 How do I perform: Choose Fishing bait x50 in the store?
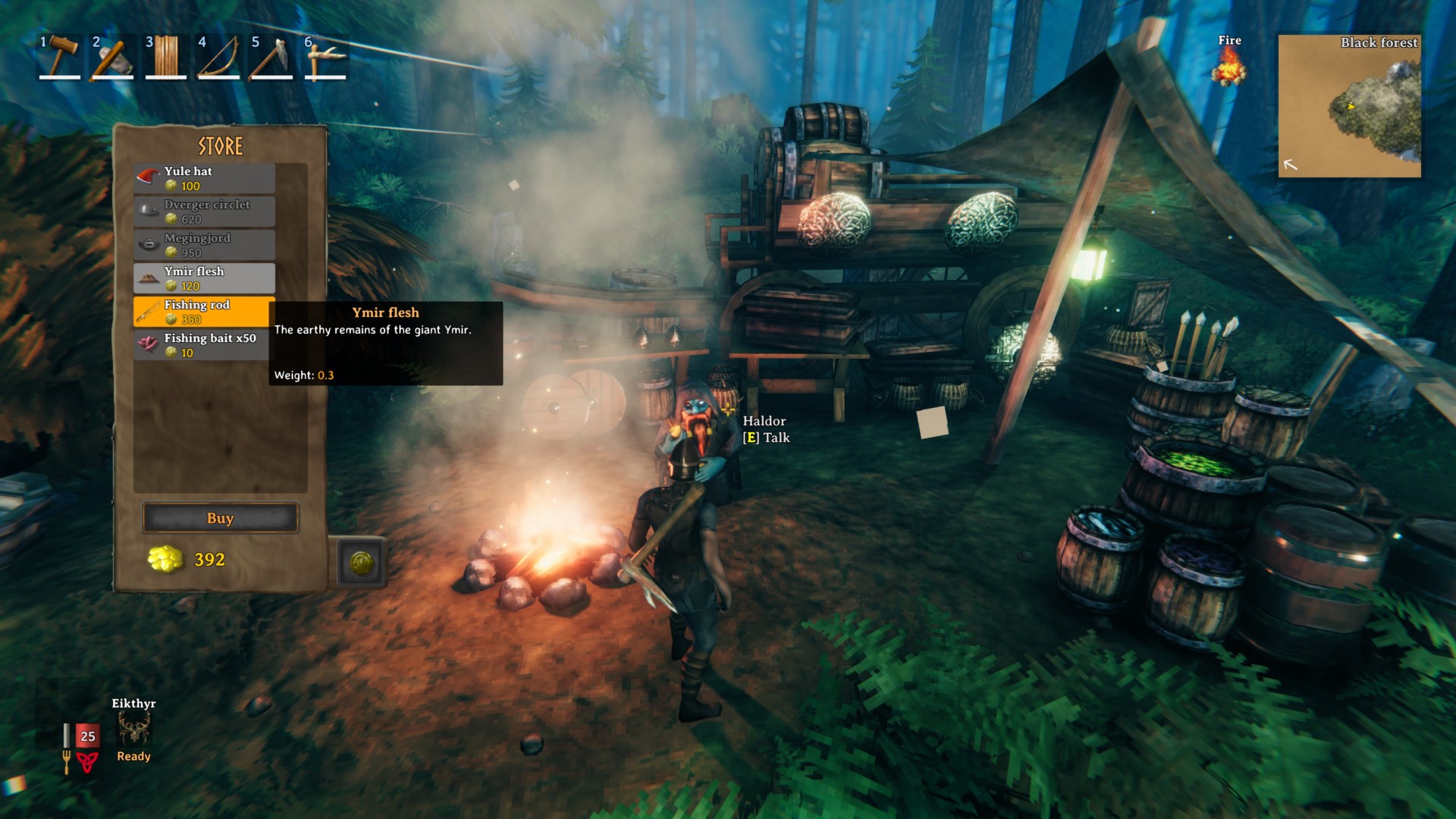click(x=204, y=345)
